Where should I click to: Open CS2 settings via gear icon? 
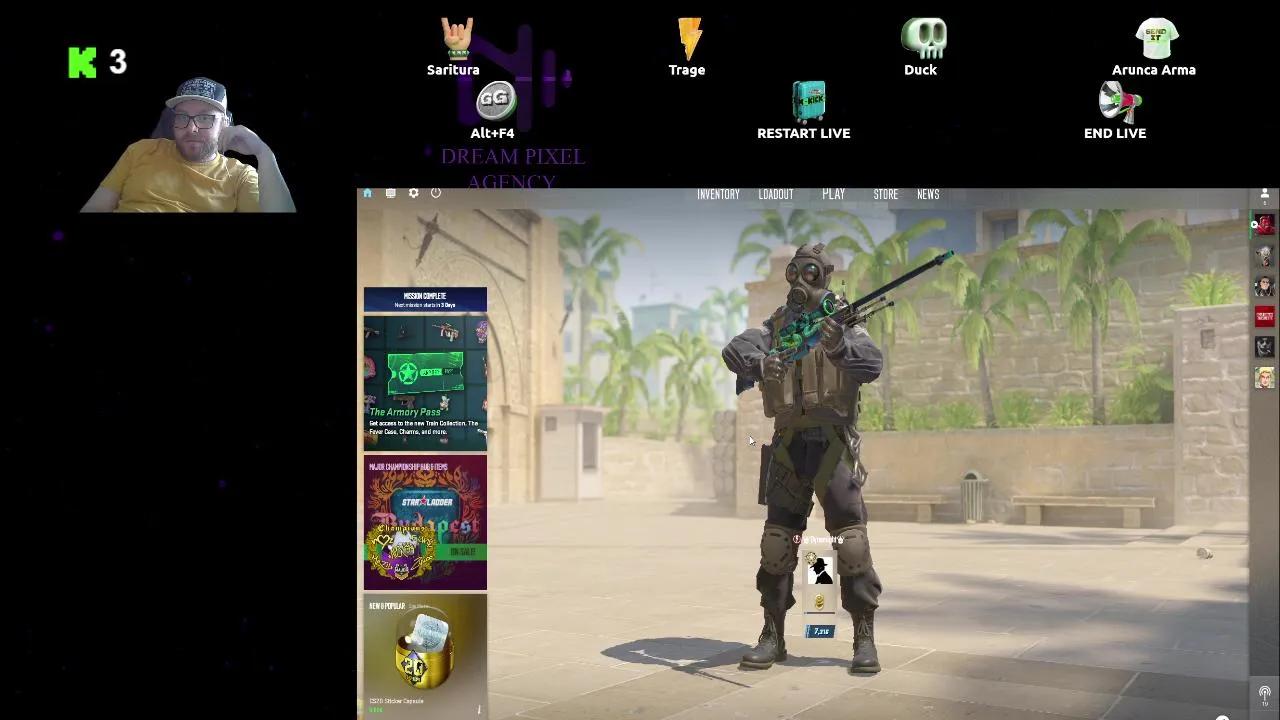coord(413,193)
